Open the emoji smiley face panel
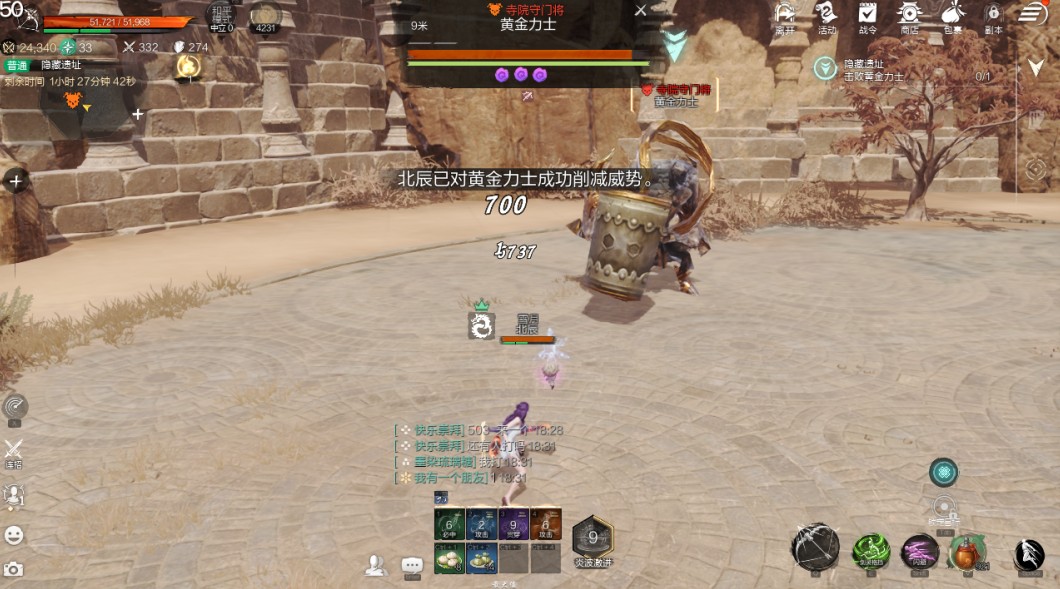The image size is (1060, 589). (x=13, y=535)
